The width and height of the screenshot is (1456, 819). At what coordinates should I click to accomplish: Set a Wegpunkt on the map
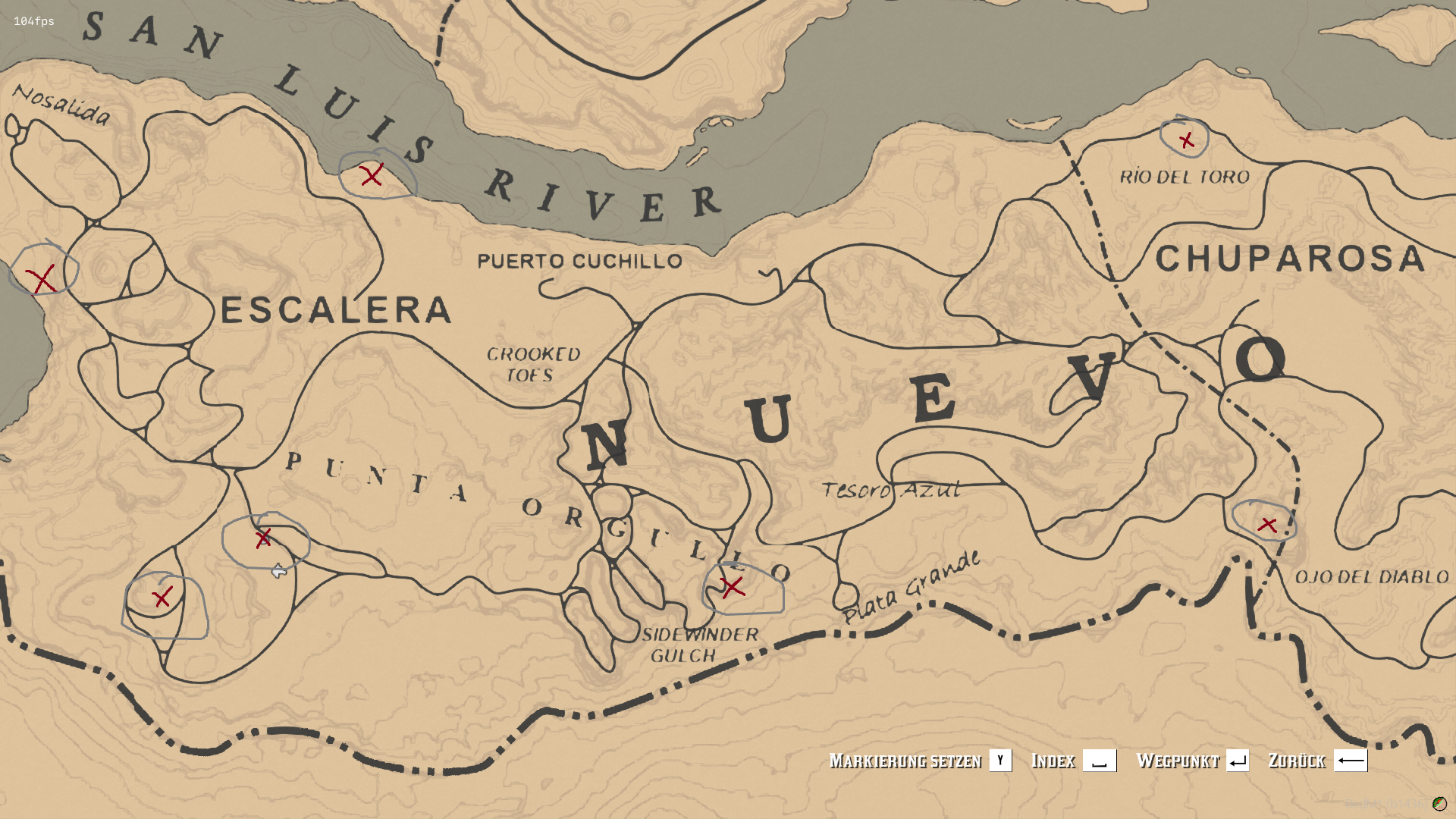pos(1191,761)
